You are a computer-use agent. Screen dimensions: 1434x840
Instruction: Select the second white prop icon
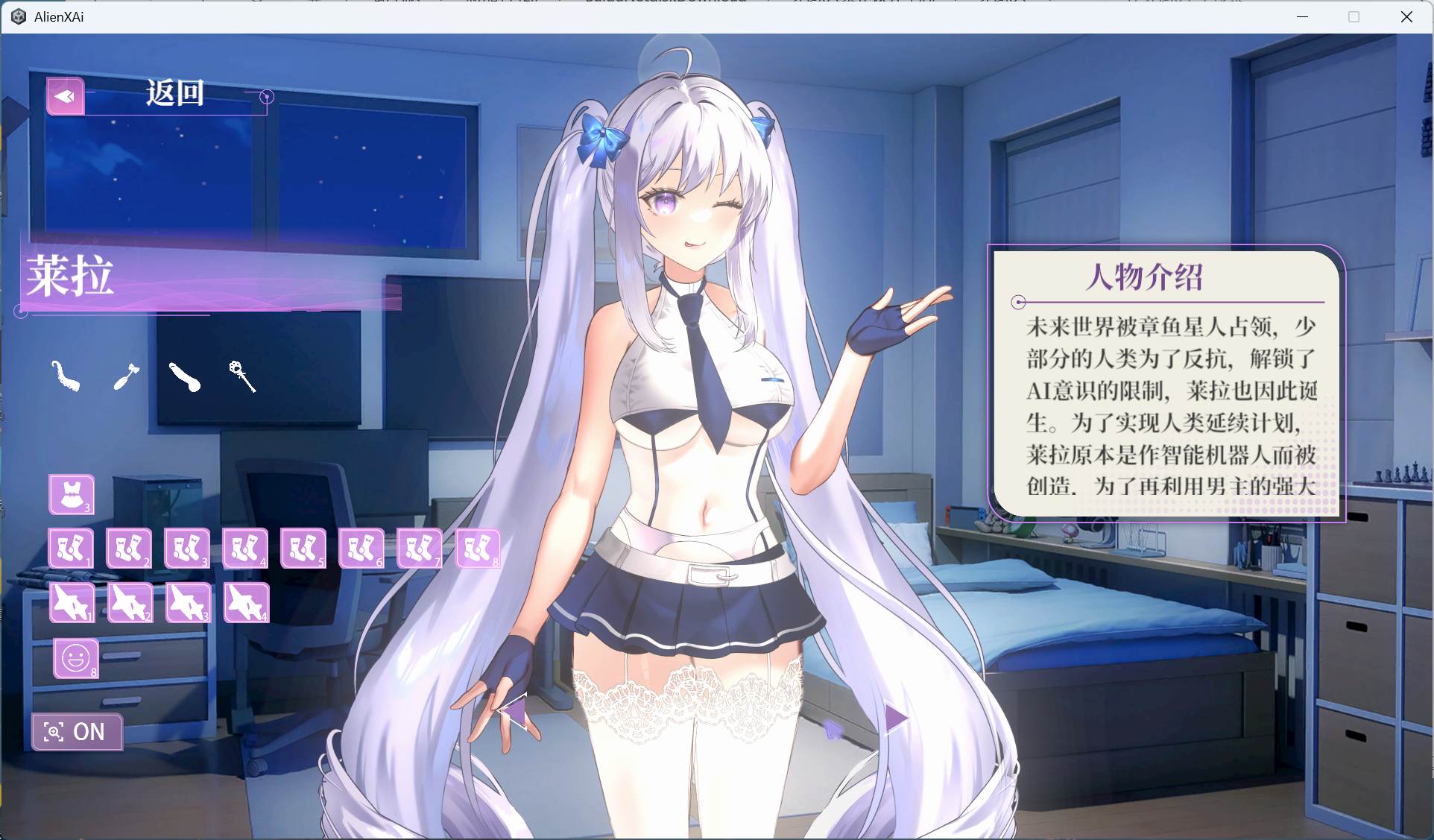[125, 376]
